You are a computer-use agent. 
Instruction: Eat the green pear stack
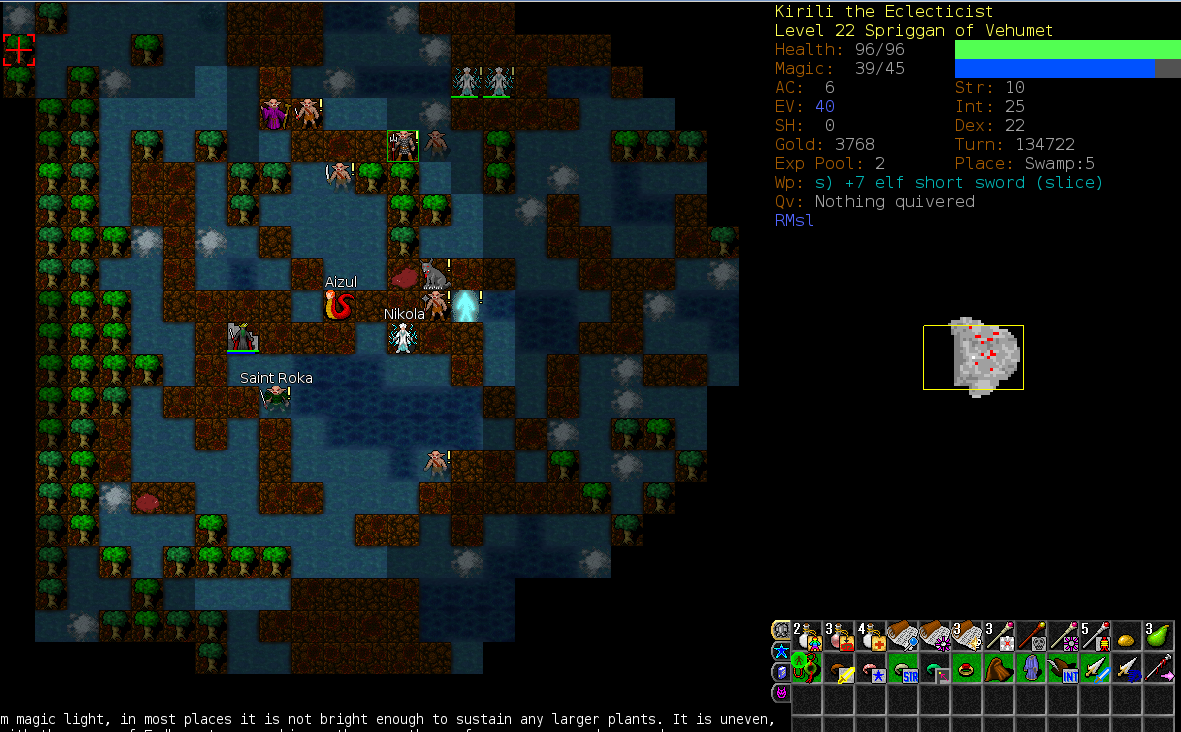[x=1159, y=636]
